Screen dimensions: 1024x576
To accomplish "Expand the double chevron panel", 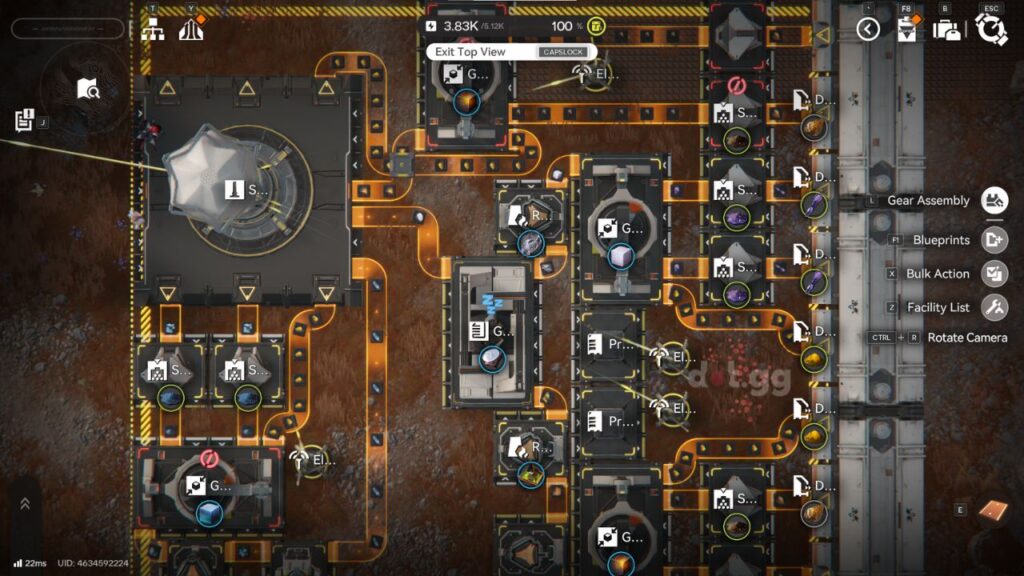I will coord(25,504).
